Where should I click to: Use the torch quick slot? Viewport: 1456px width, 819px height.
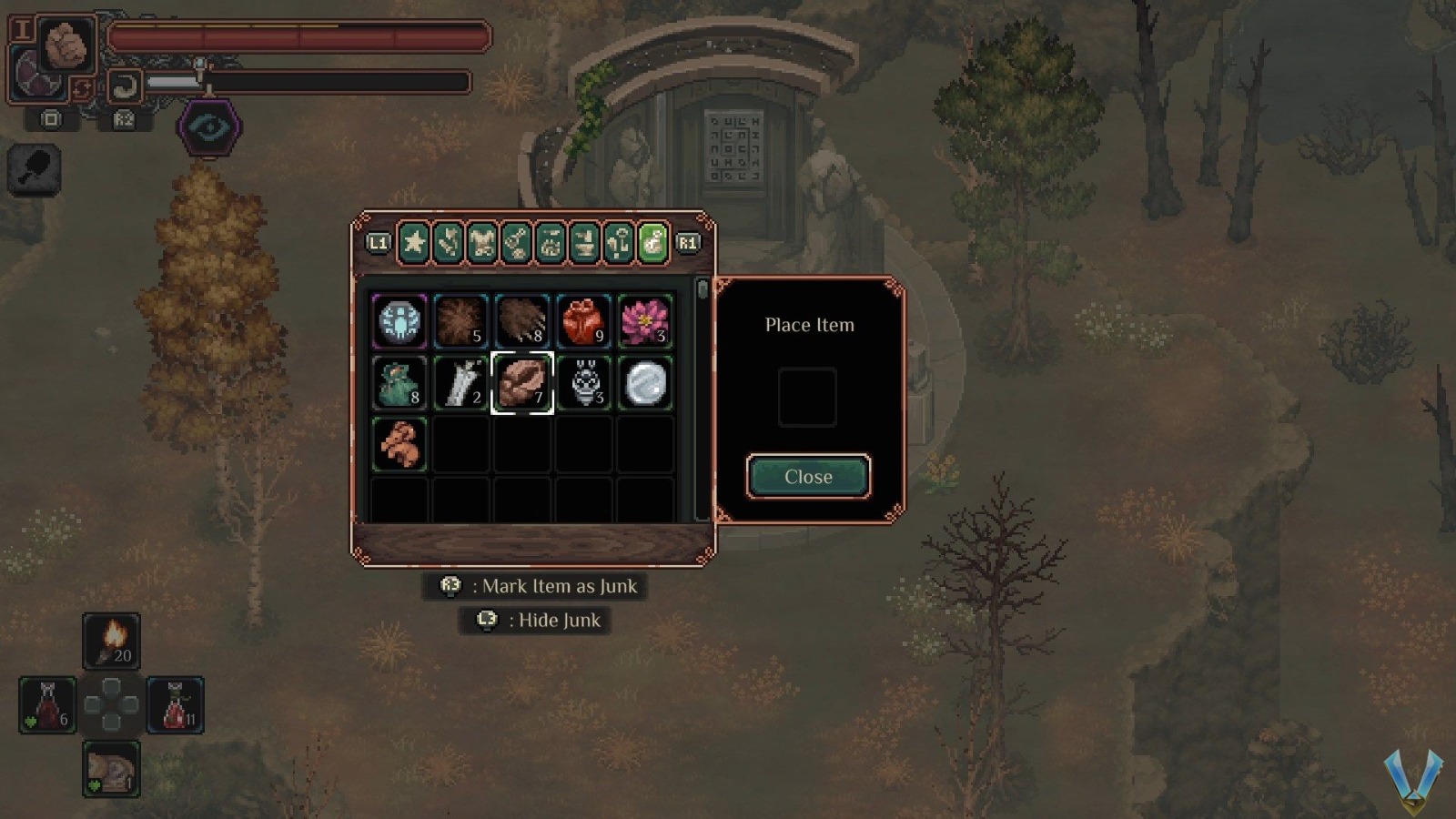coord(112,641)
